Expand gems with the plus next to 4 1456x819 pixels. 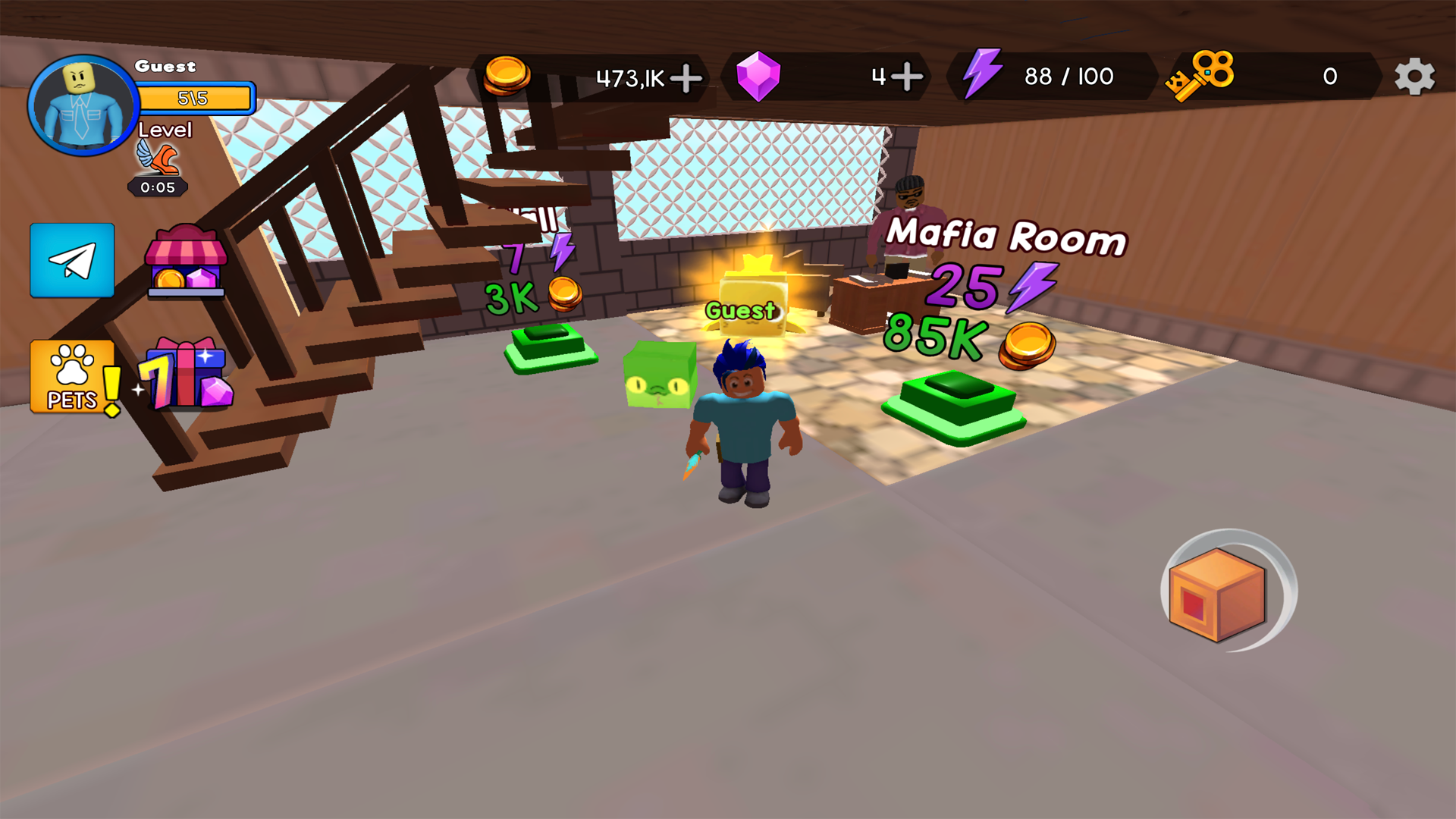907,76
